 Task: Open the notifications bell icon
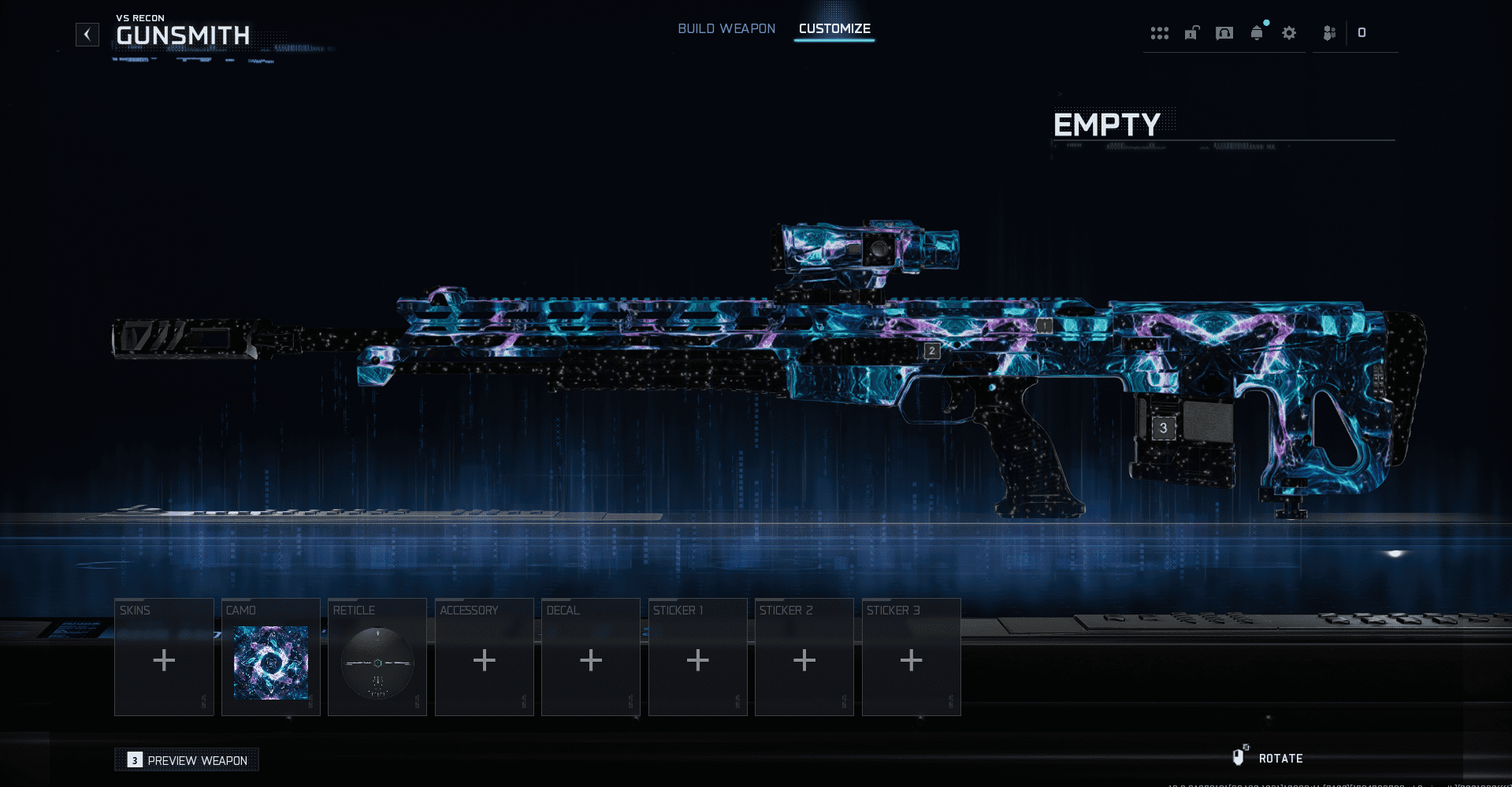pos(1257,33)
